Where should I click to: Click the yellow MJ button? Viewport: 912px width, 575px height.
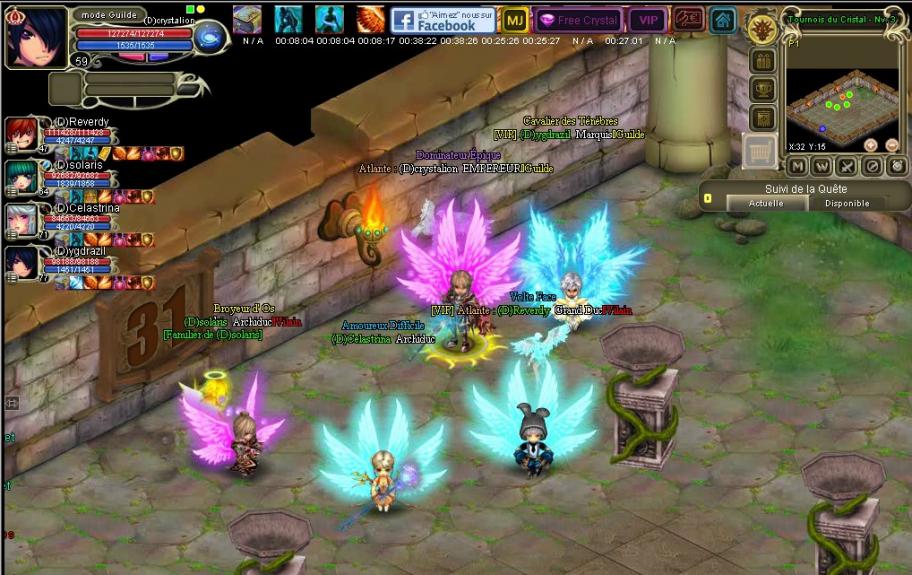pos(515,20)
